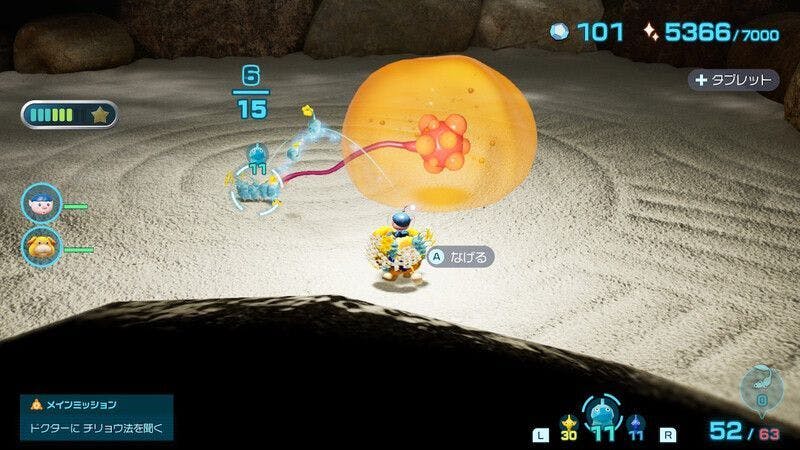Open the タブレット tablet menu
This screenshot has width=800, height=450.
coord(733,80)
